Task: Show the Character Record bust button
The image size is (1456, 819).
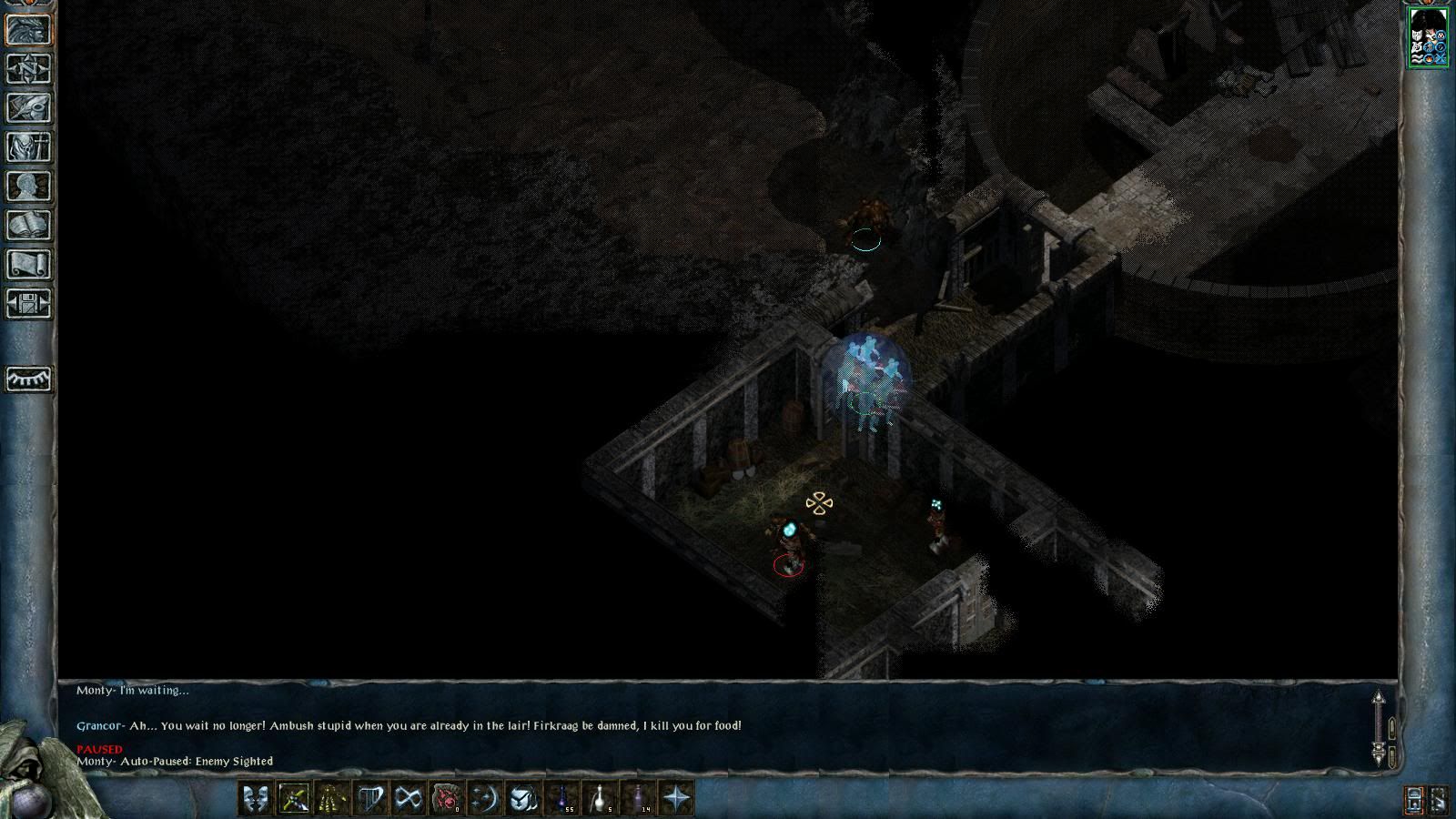Action: (29, 186)
